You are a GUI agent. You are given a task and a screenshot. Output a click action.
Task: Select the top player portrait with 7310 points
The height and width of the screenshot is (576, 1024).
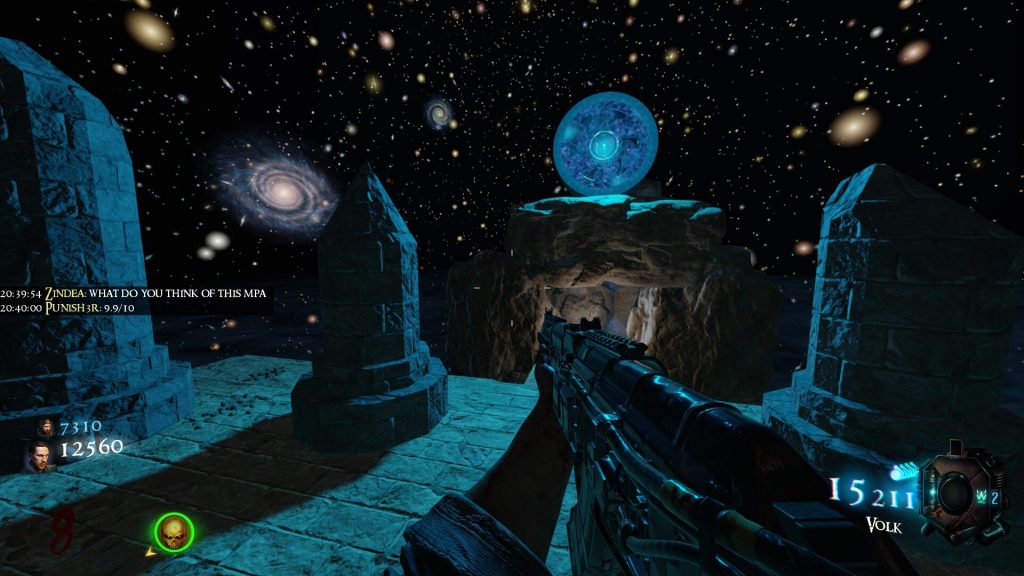(44, 428)
